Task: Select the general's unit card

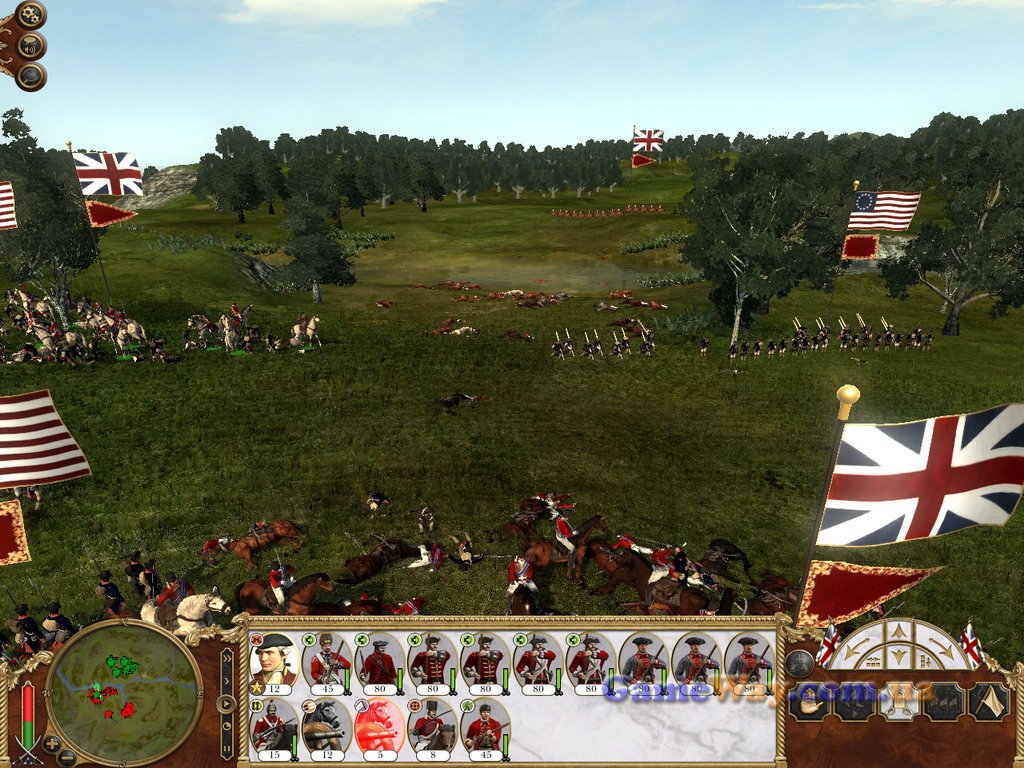Action: tap(273, 661)
